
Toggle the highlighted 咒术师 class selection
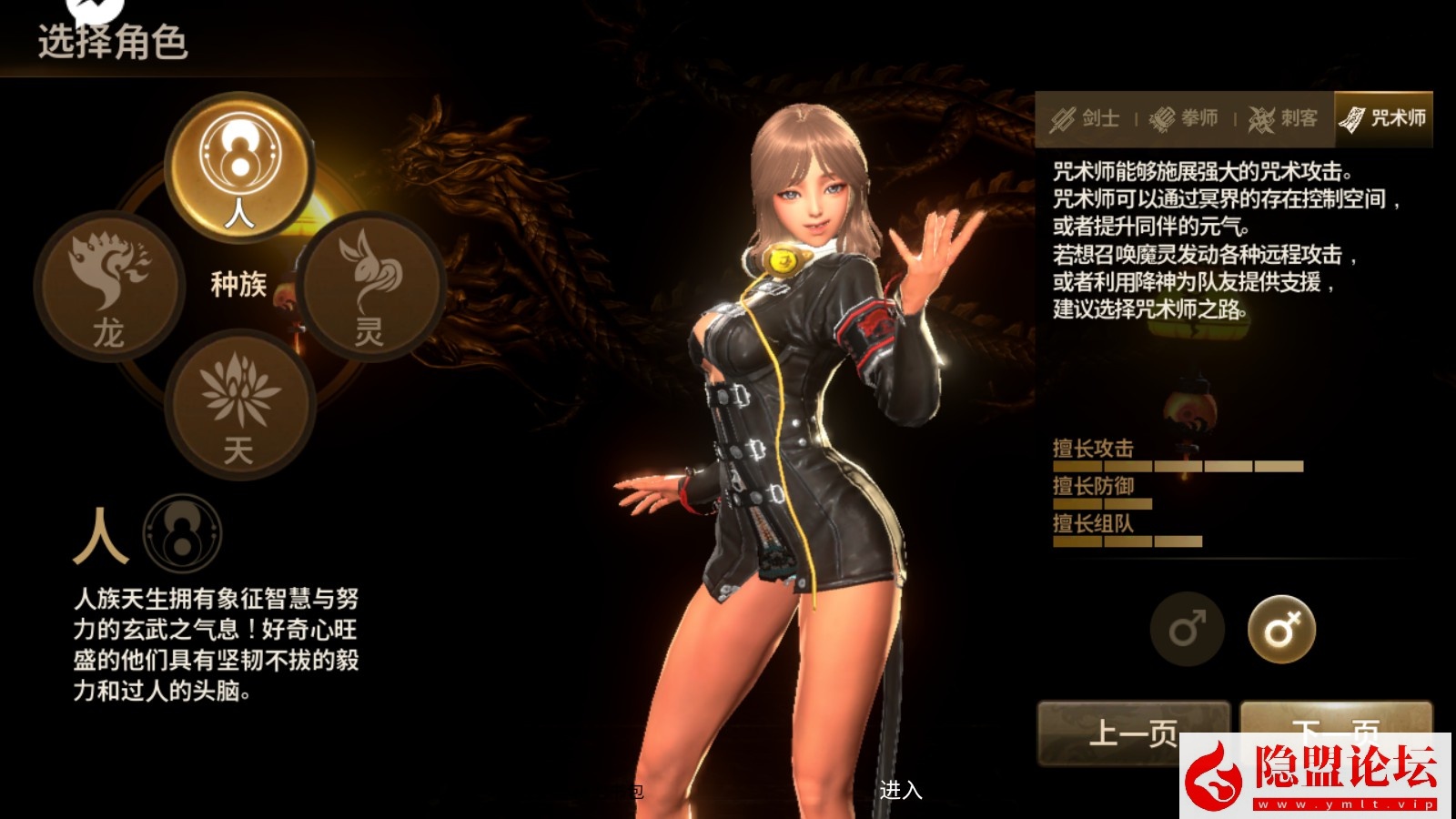[1381, 116]
